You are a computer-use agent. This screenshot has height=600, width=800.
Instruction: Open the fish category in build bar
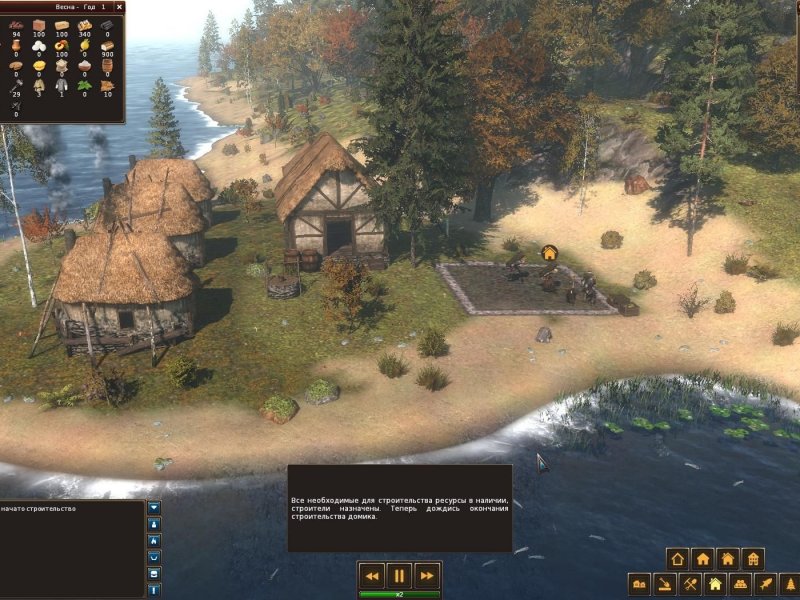tap(765, 583)
